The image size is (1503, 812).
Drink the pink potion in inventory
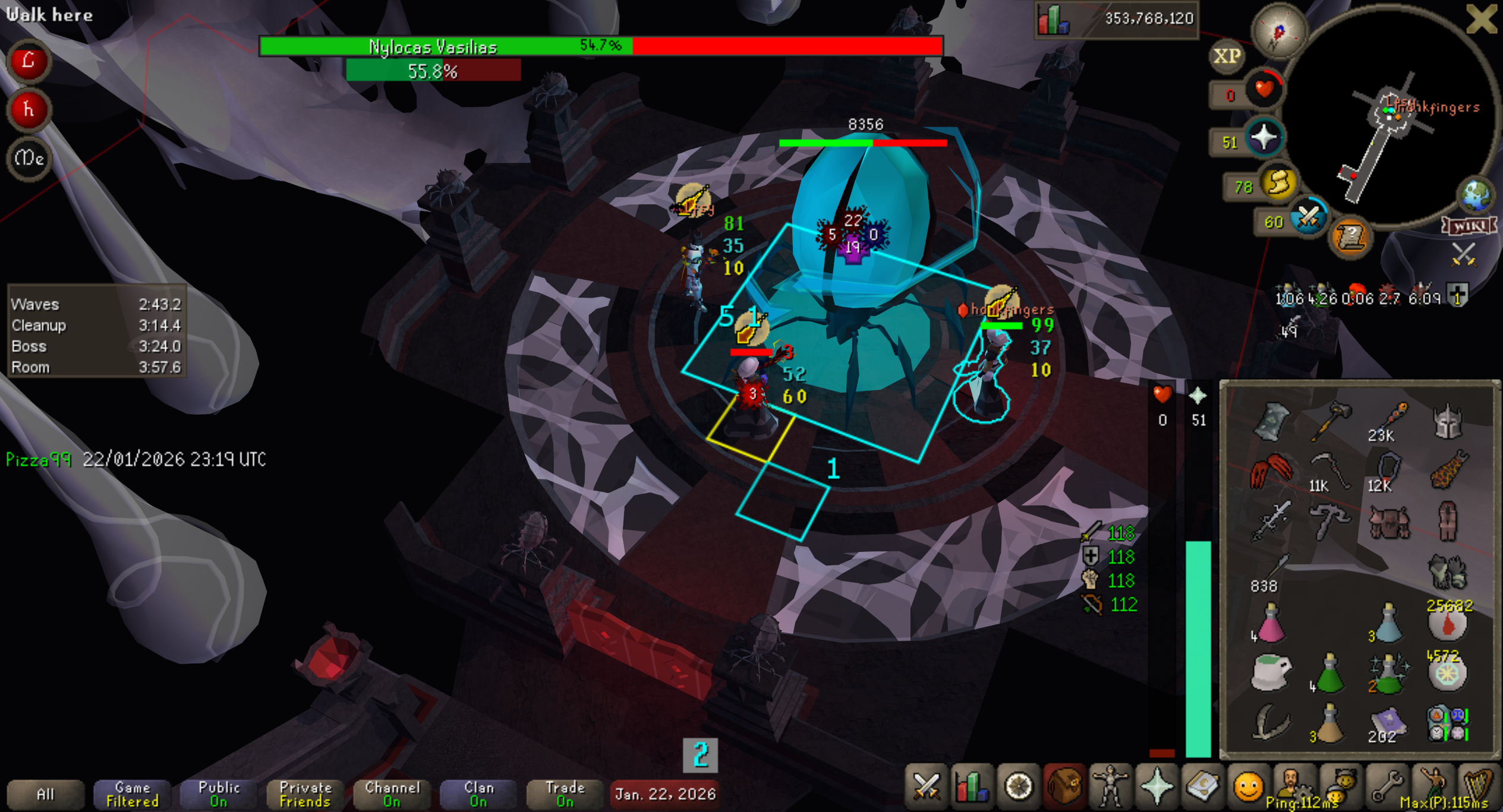tap(1270, 624)
